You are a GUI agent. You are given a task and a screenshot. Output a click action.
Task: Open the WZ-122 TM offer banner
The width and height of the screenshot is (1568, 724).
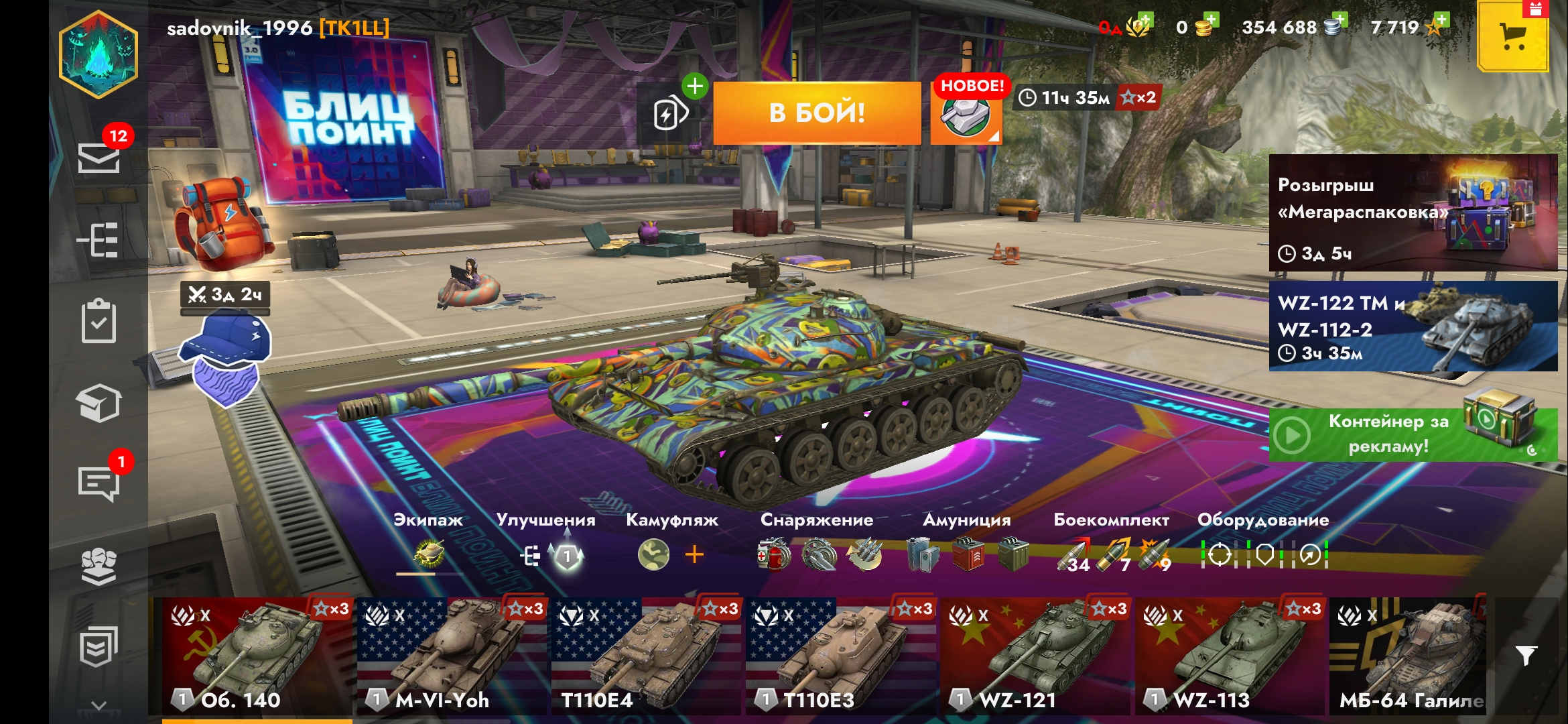click(1413, 326)
